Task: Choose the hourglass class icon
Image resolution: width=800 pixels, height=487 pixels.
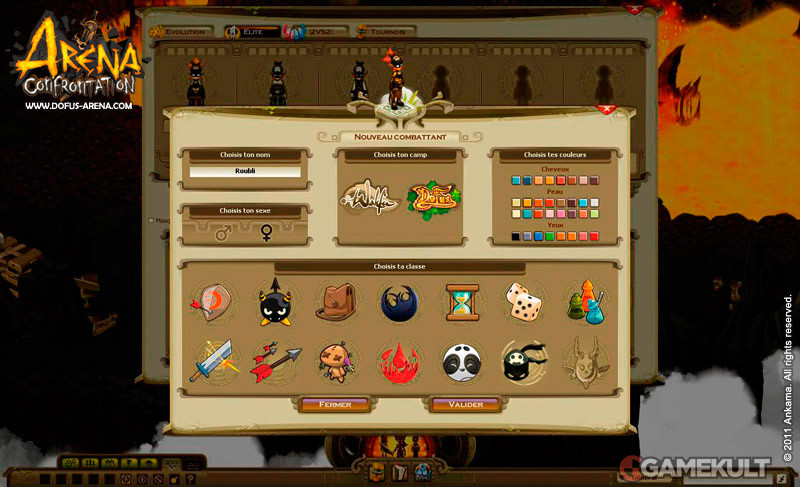Action: pyautogui.click(x=462, y=301)
